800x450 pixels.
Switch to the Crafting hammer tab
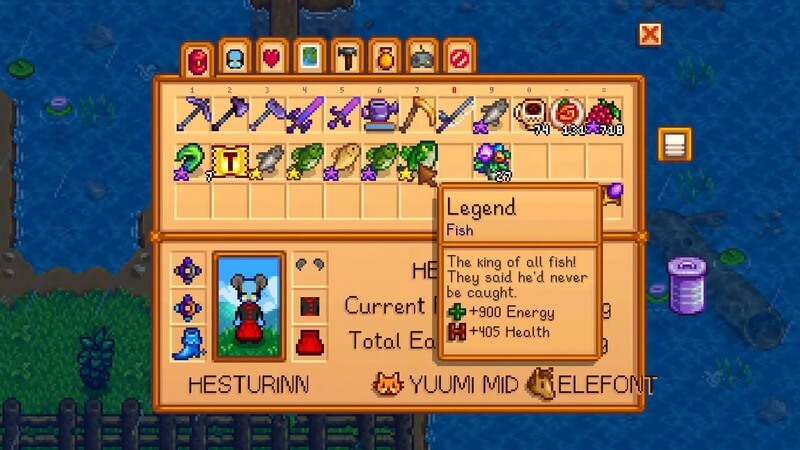[x=346, y=59]
